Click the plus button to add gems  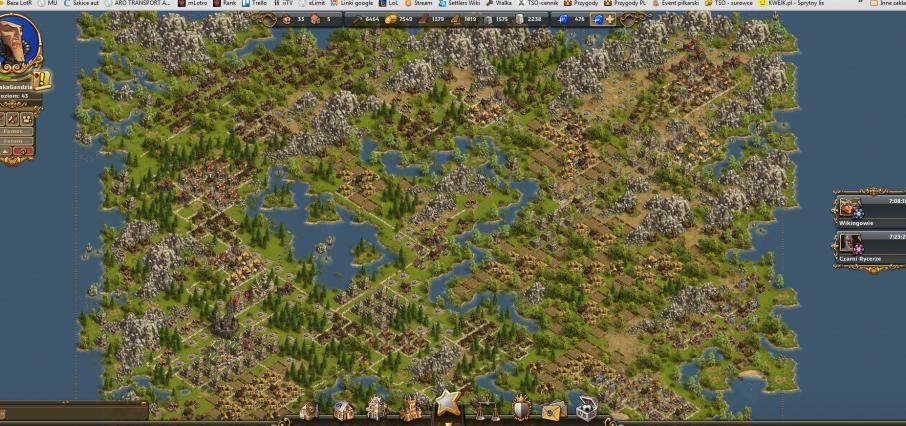(x=609, y=19)
